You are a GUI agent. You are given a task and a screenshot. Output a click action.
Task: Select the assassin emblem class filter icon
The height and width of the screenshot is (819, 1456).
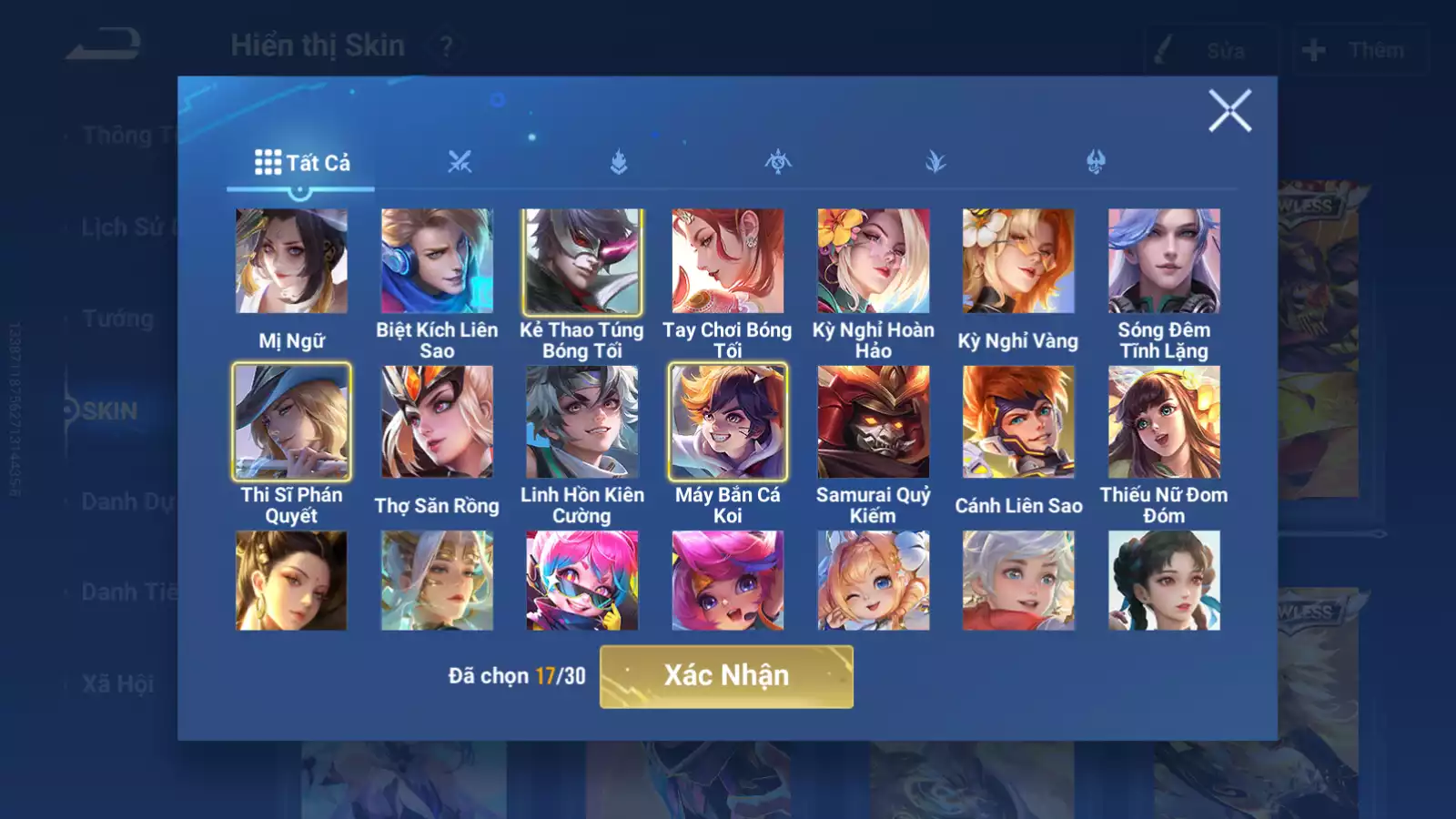pyautogui.click(x=779, y=162)
